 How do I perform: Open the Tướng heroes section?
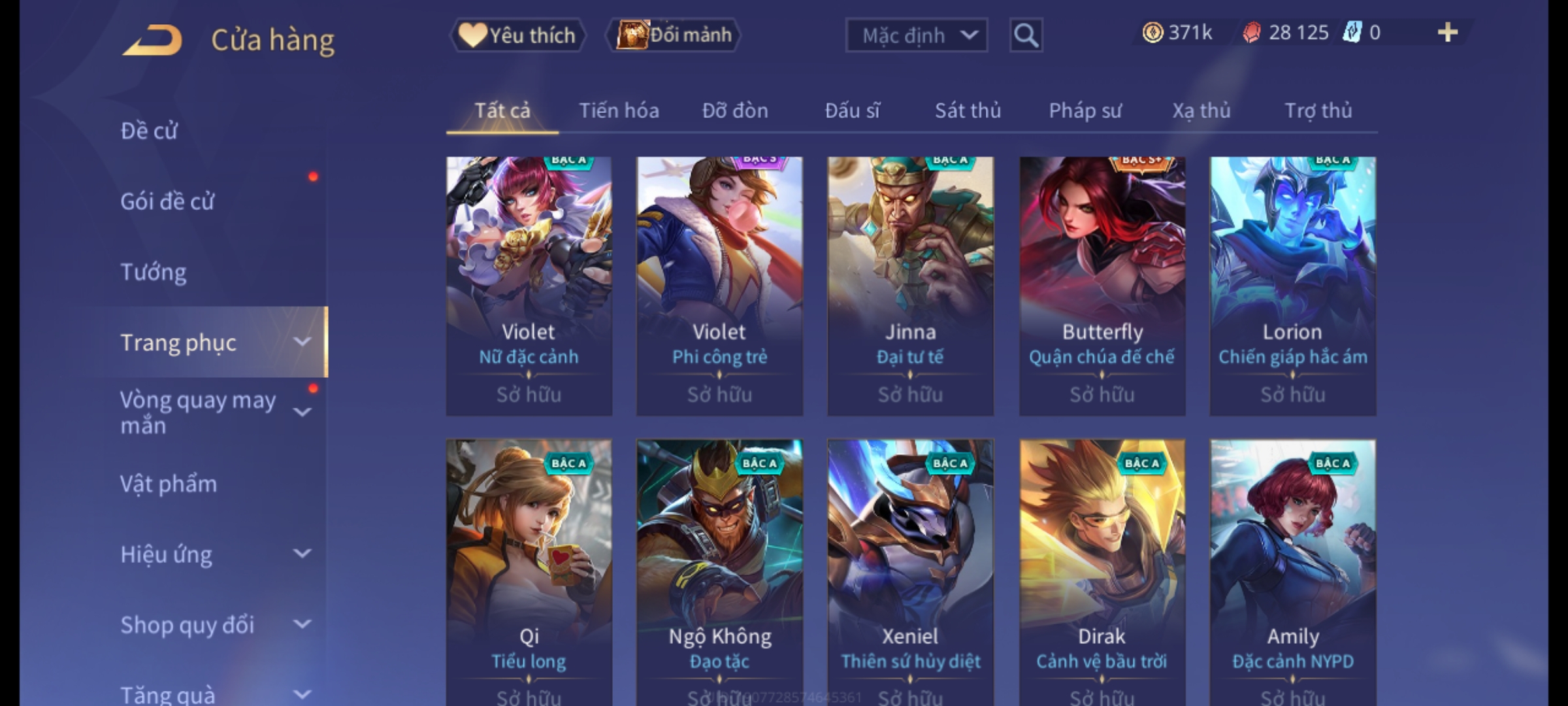pos(154,272)
